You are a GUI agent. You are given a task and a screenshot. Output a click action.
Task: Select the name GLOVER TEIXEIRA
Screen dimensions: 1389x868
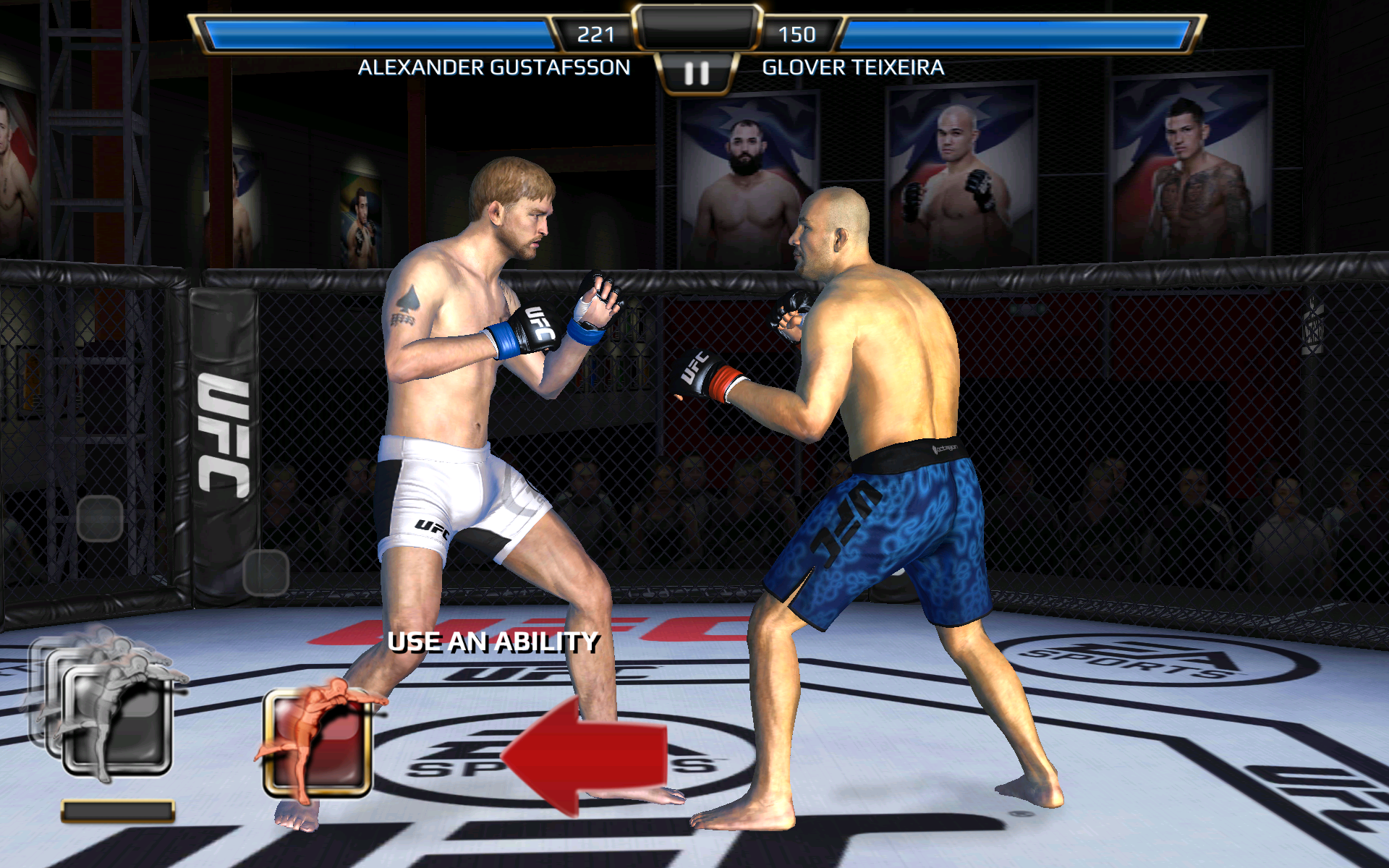click(x=853, y=68)
